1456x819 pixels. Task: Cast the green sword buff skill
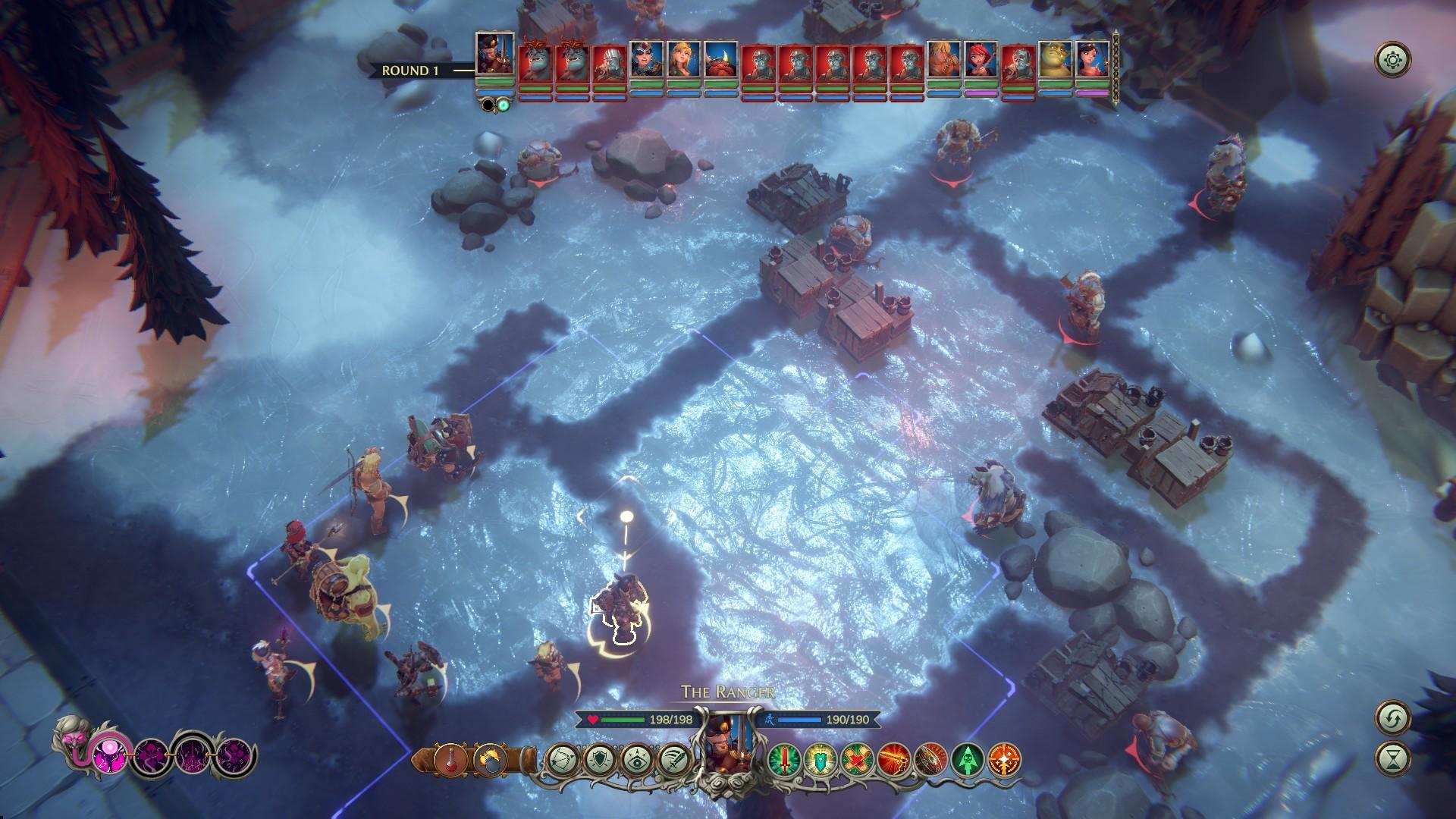[785, 760]
